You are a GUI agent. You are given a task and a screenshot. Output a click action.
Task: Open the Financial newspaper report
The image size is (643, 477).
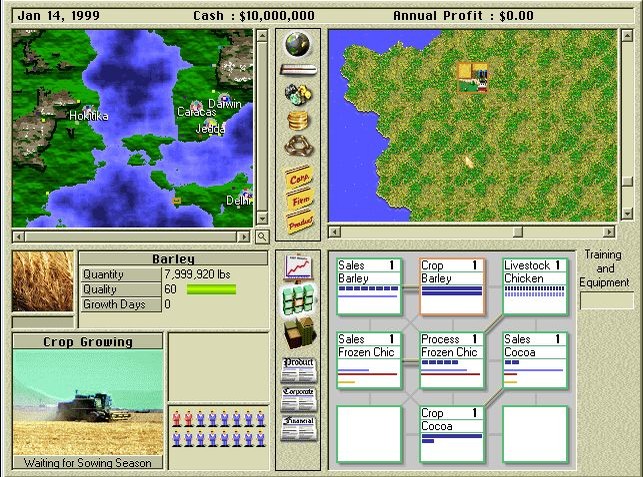coord(298,428)
